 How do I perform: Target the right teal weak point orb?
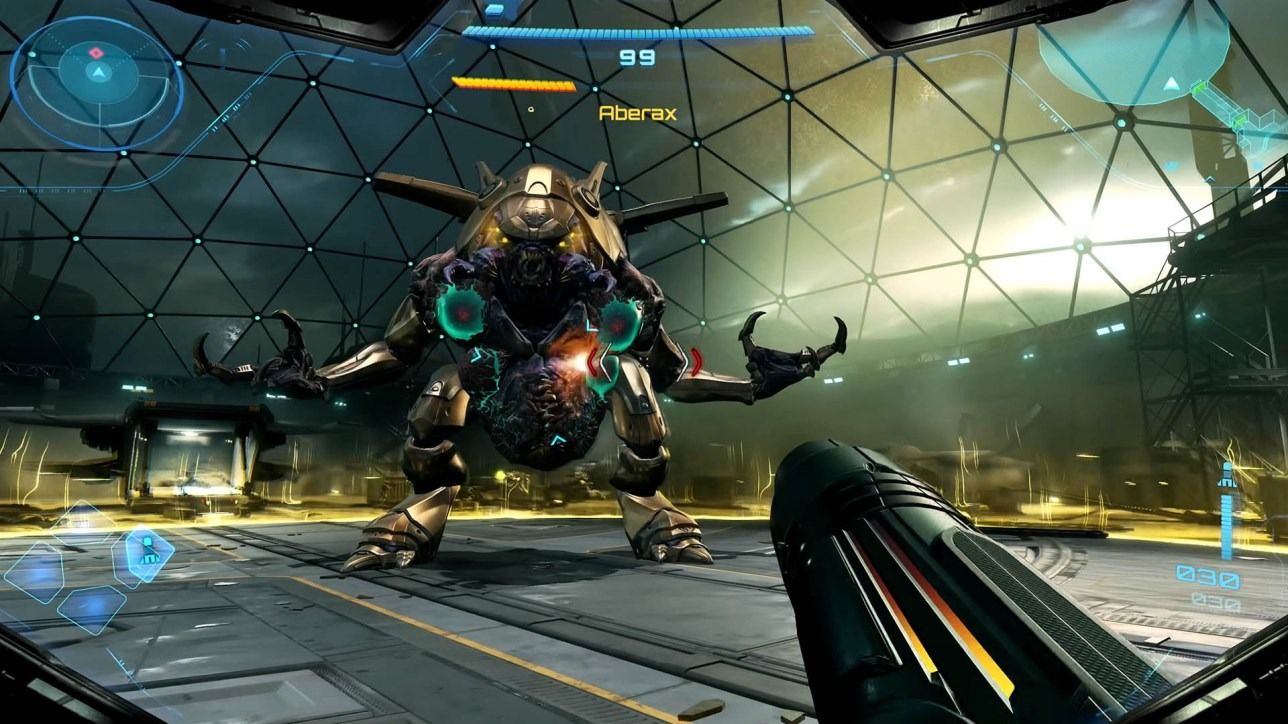click(616, 324)
